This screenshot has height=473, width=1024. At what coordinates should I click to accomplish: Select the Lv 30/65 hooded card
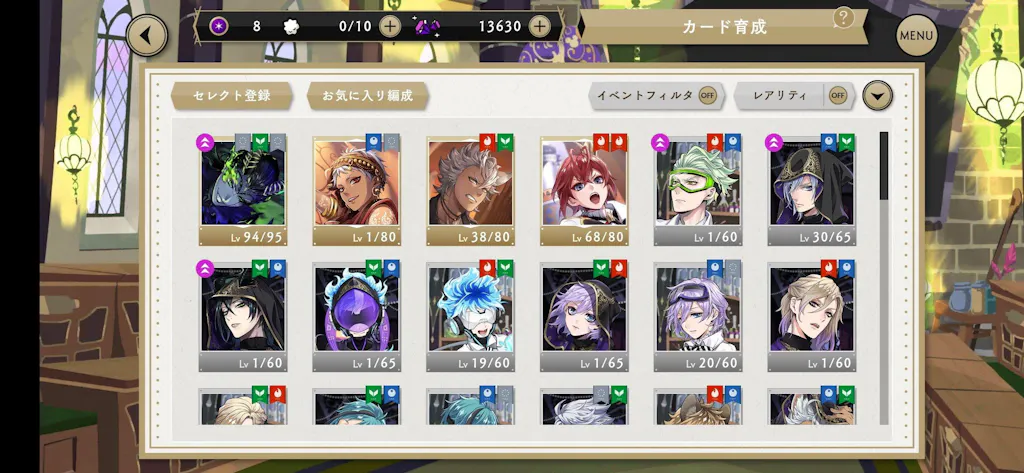(812, 190)
